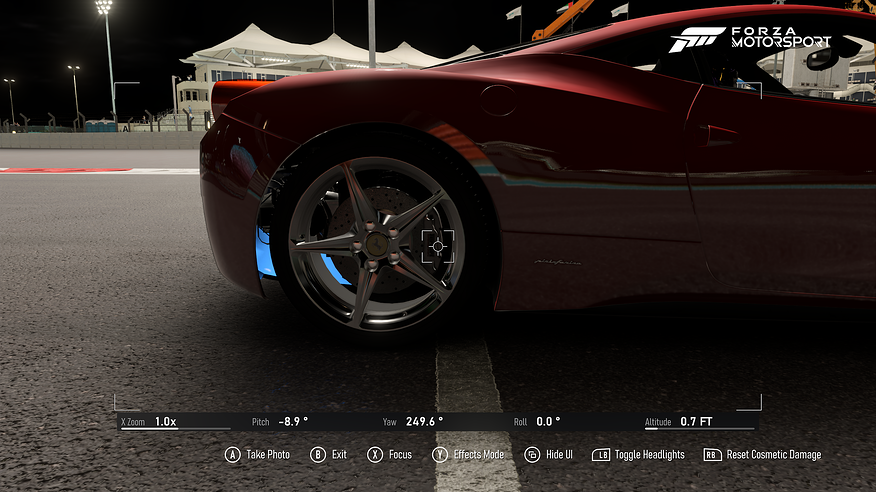Screen dimensions: 876x492
Task: Hide the photo mode UI
Action: click(549, 455)
